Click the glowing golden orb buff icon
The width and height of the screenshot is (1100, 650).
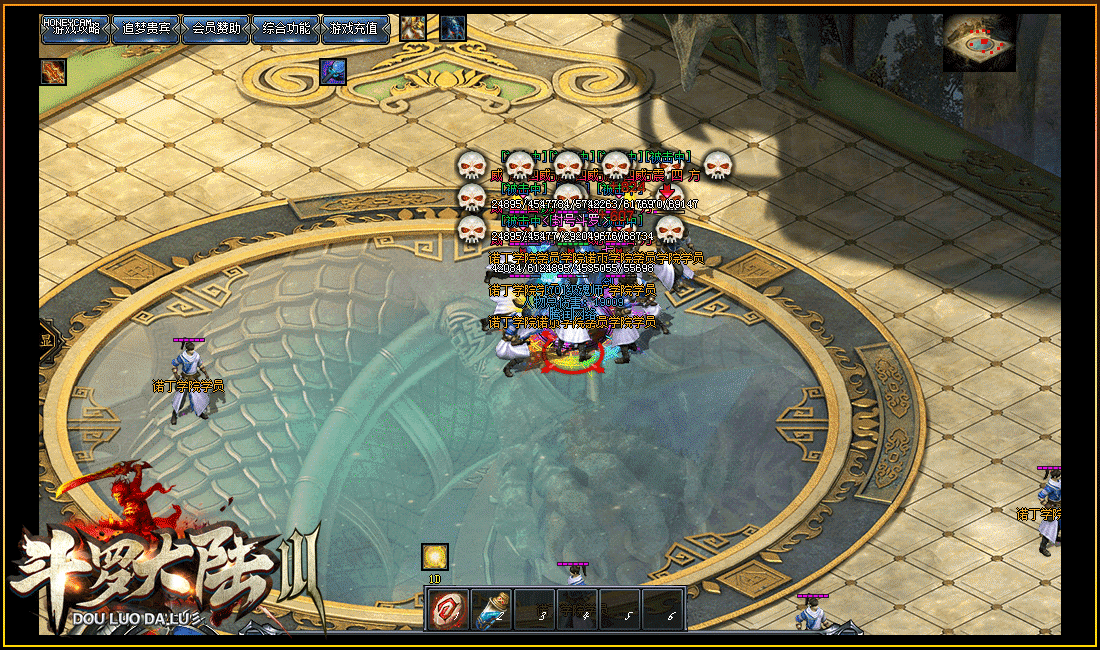[435, 557]
